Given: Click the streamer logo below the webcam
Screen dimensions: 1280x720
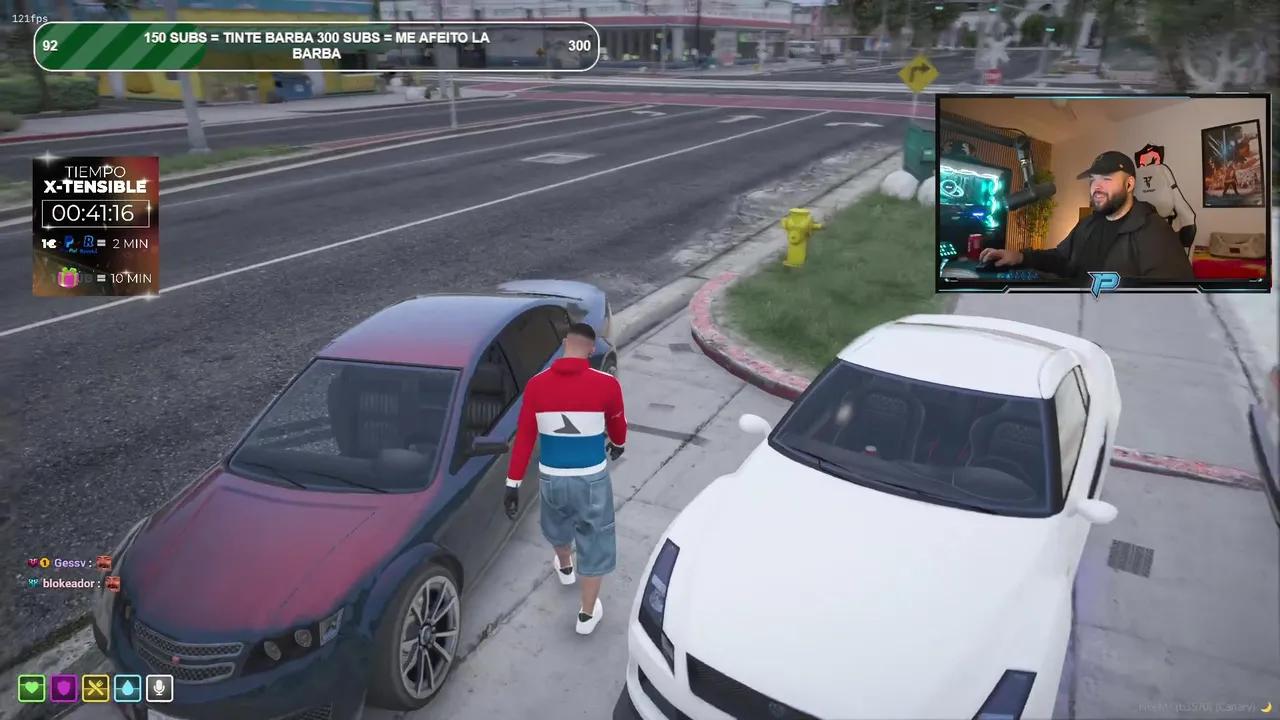Looking at the screenshot, I should click(x=1101, y=281).
